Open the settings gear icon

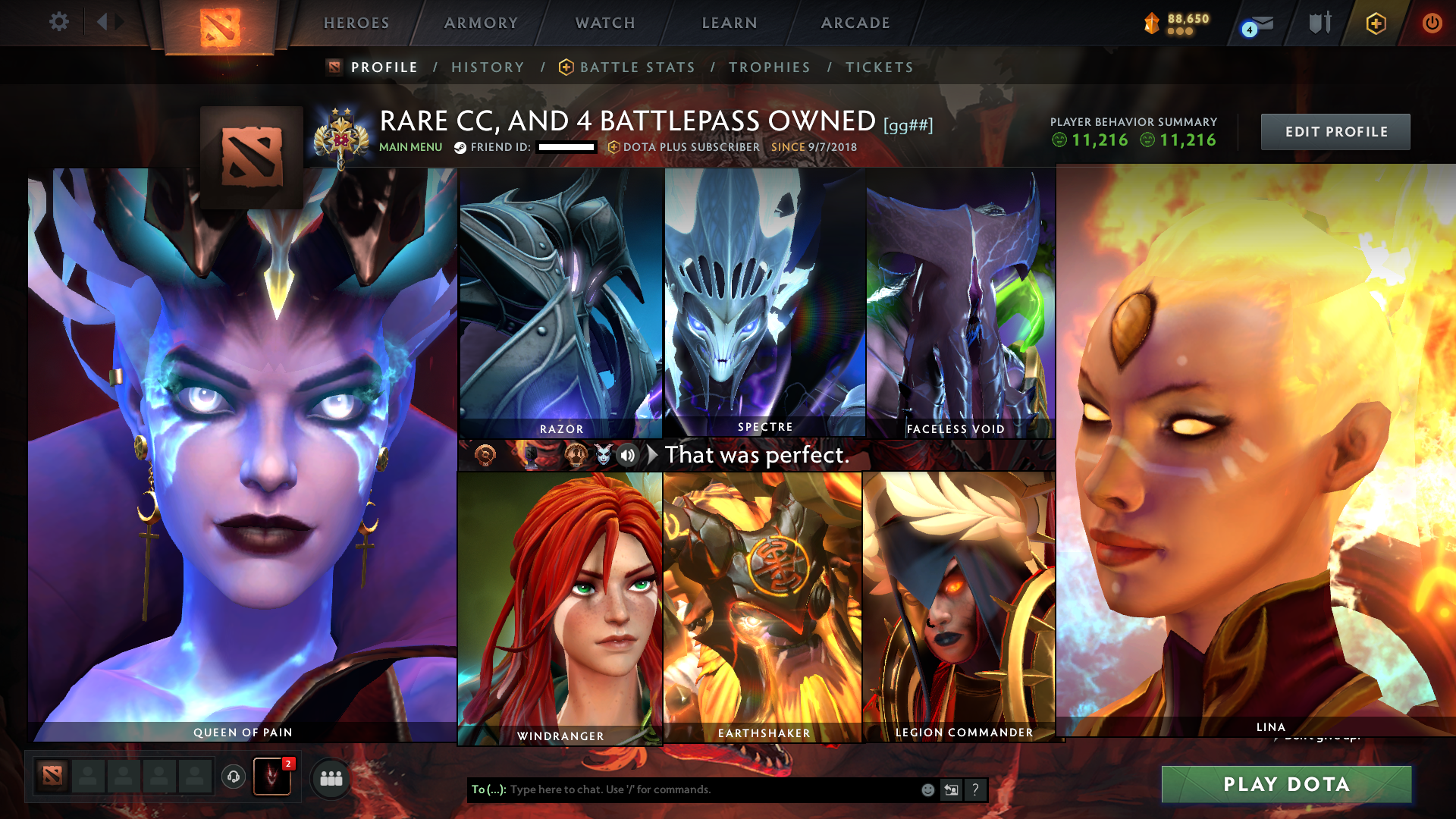click(x=58, y=23)
